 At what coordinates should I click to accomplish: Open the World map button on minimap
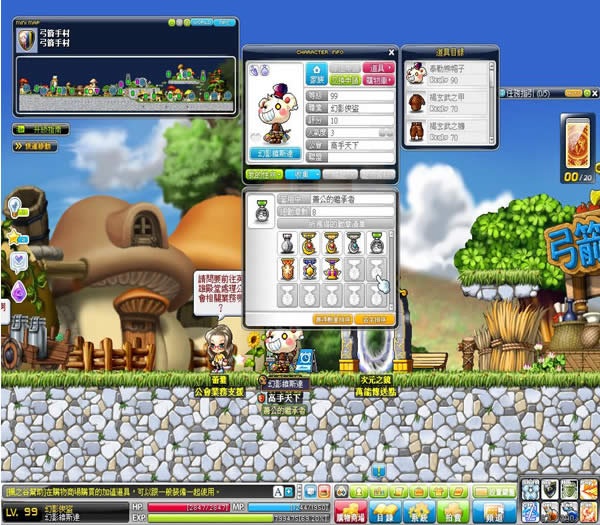coord(204,21)
